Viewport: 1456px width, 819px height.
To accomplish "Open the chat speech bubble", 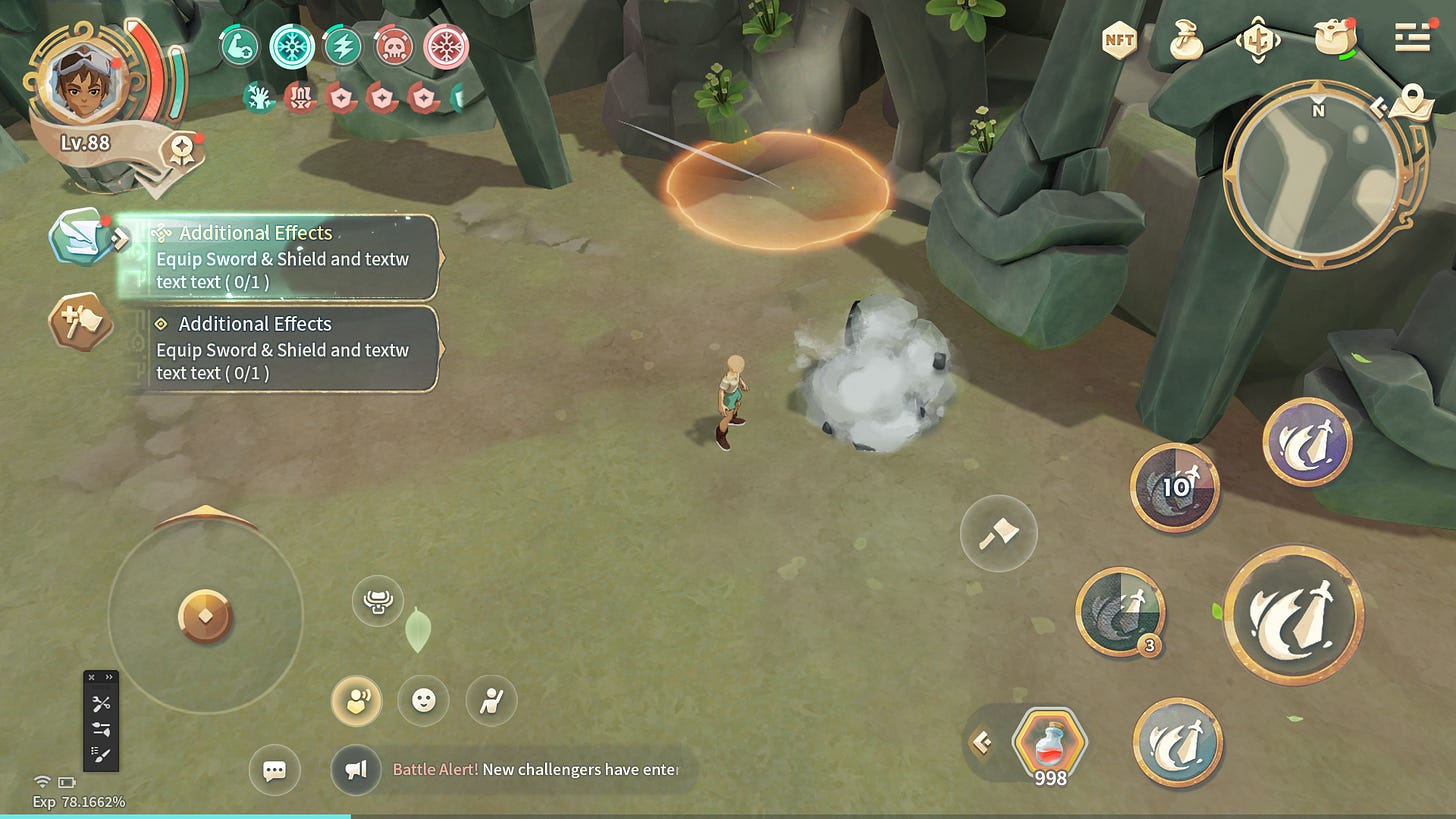I will pyautogui.click(x=274, y=771).
